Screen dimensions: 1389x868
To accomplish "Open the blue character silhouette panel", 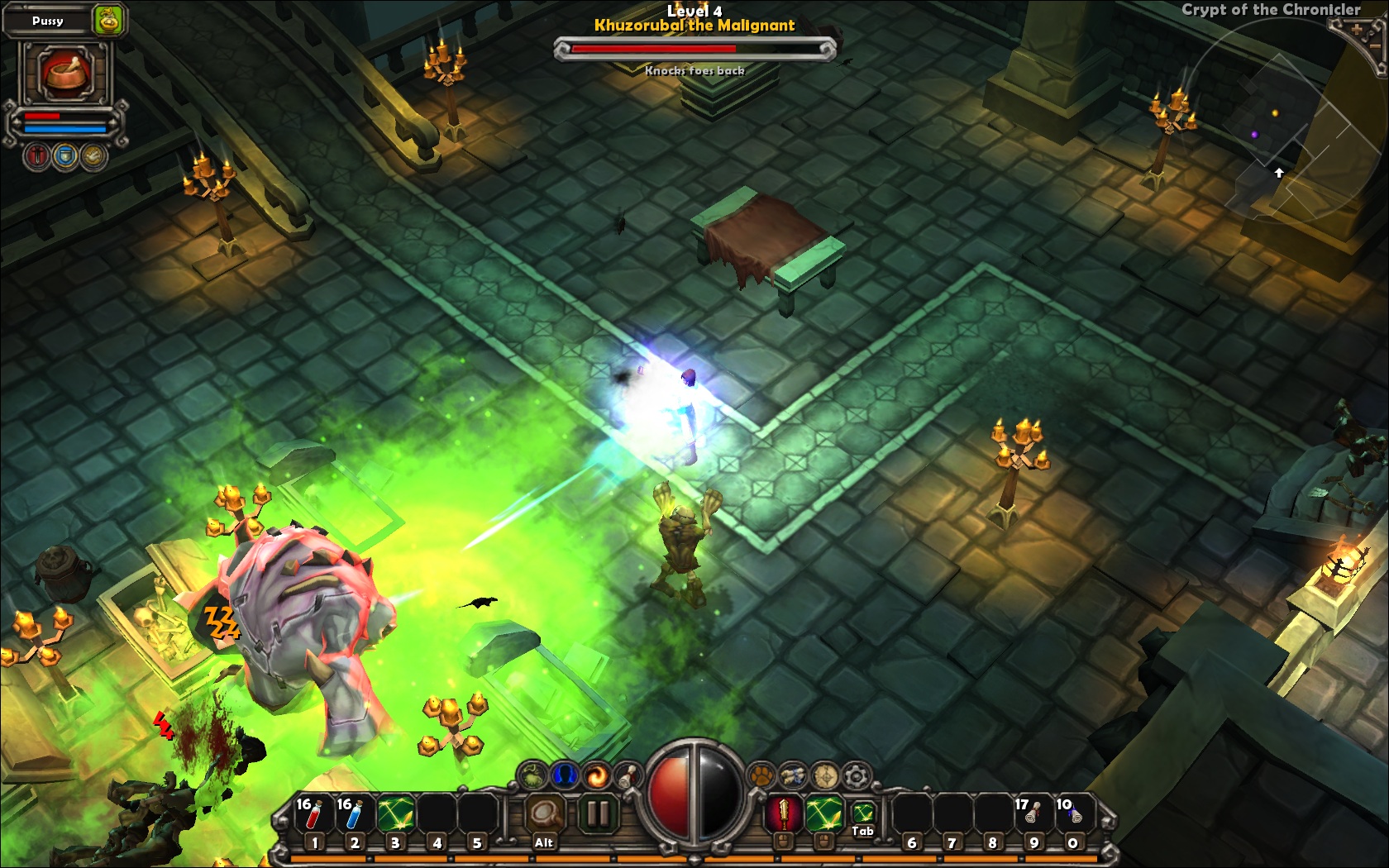I will point(565,775).
